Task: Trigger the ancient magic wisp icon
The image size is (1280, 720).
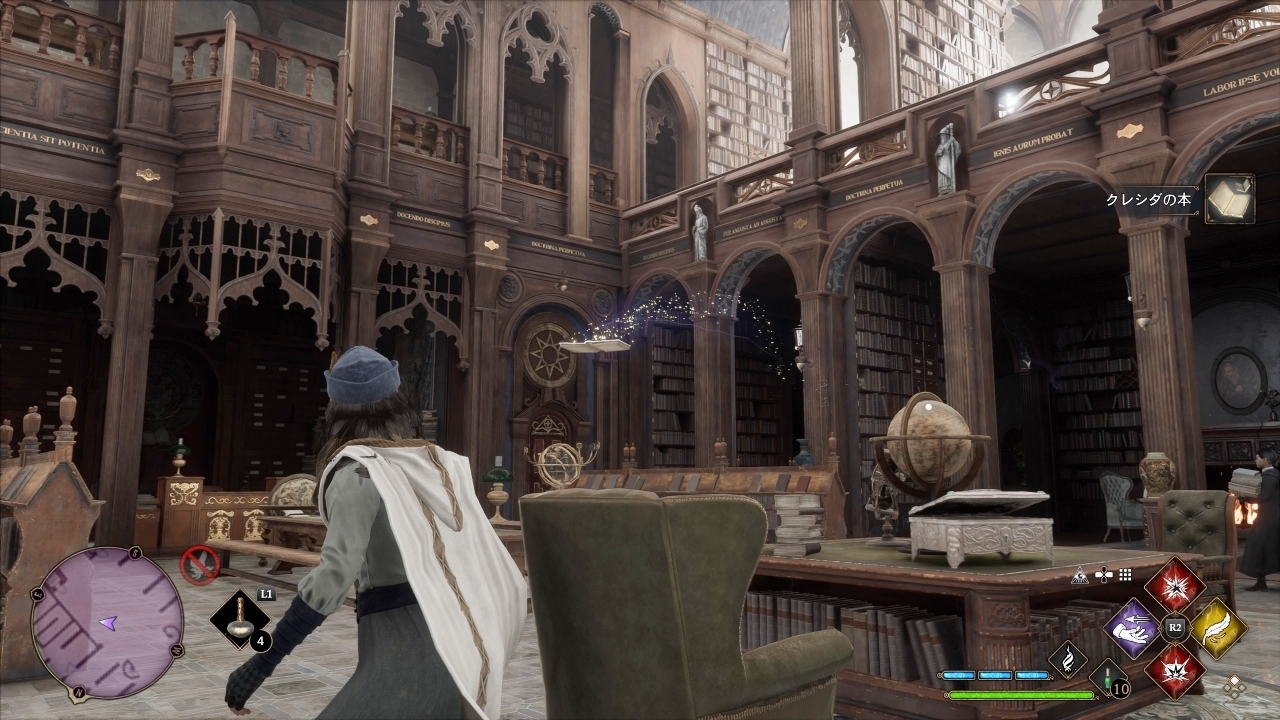Action: (1067, 659)
